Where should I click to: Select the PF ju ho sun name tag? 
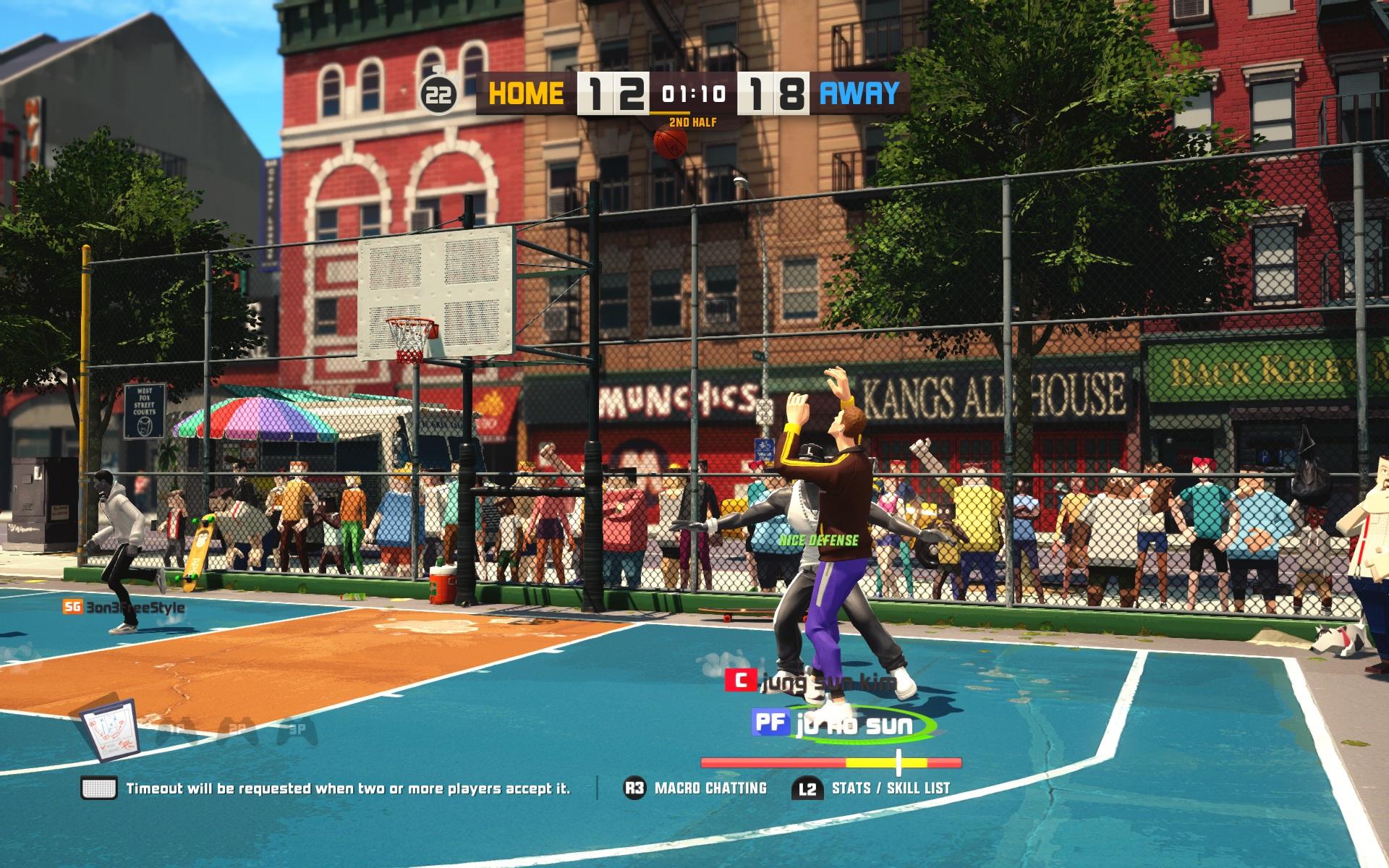(832, 726)
